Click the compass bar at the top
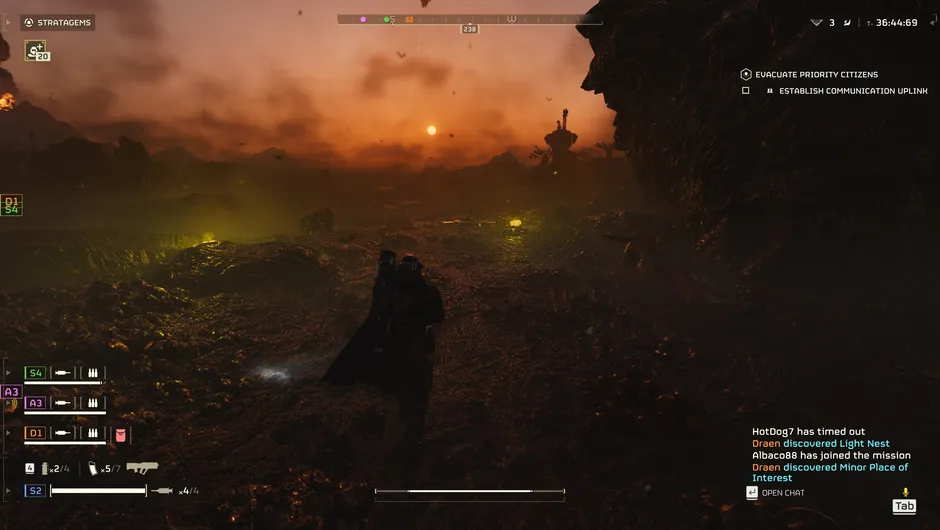Image resolution: width=940 pixels, height=530 pixels. click(x=469, y=19)
